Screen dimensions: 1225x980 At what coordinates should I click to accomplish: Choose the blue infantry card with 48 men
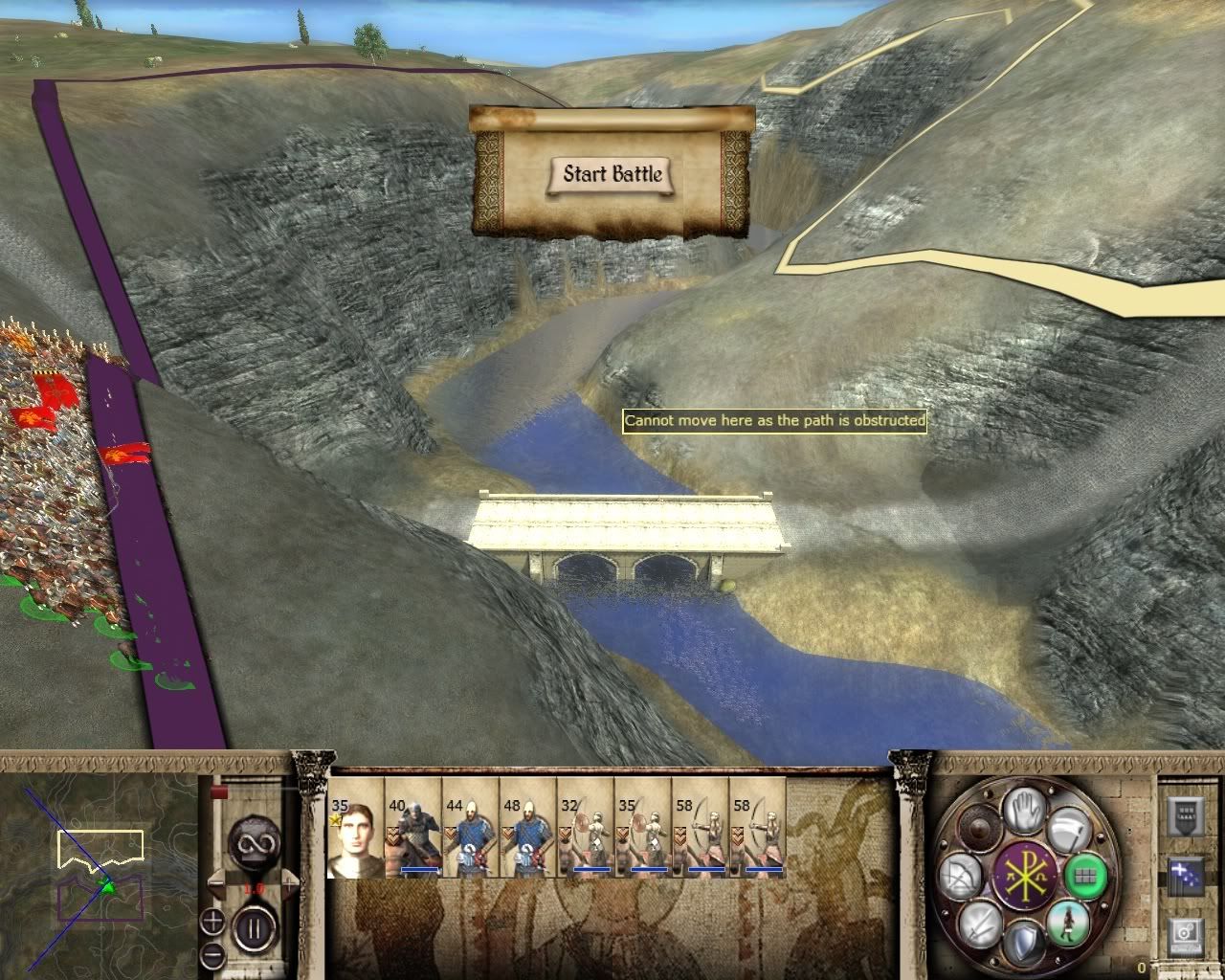coord(528,828)
